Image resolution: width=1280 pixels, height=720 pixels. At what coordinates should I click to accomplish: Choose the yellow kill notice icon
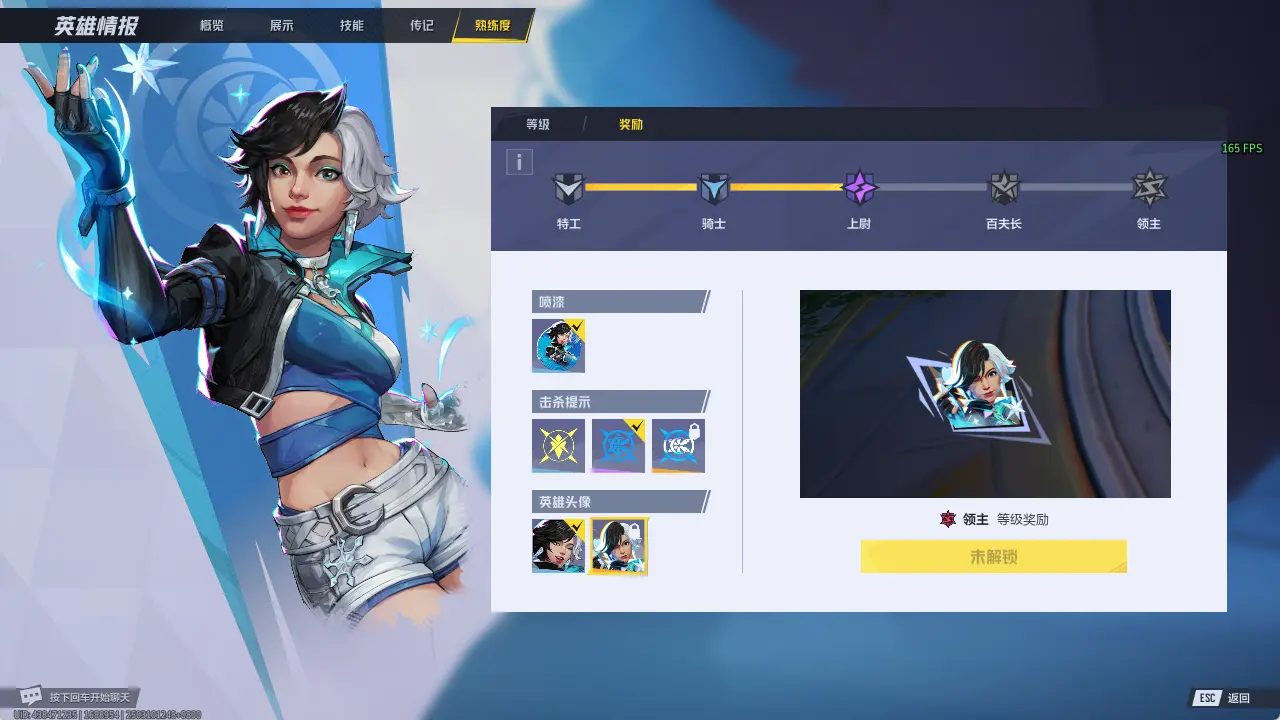(x=558, y=445)
